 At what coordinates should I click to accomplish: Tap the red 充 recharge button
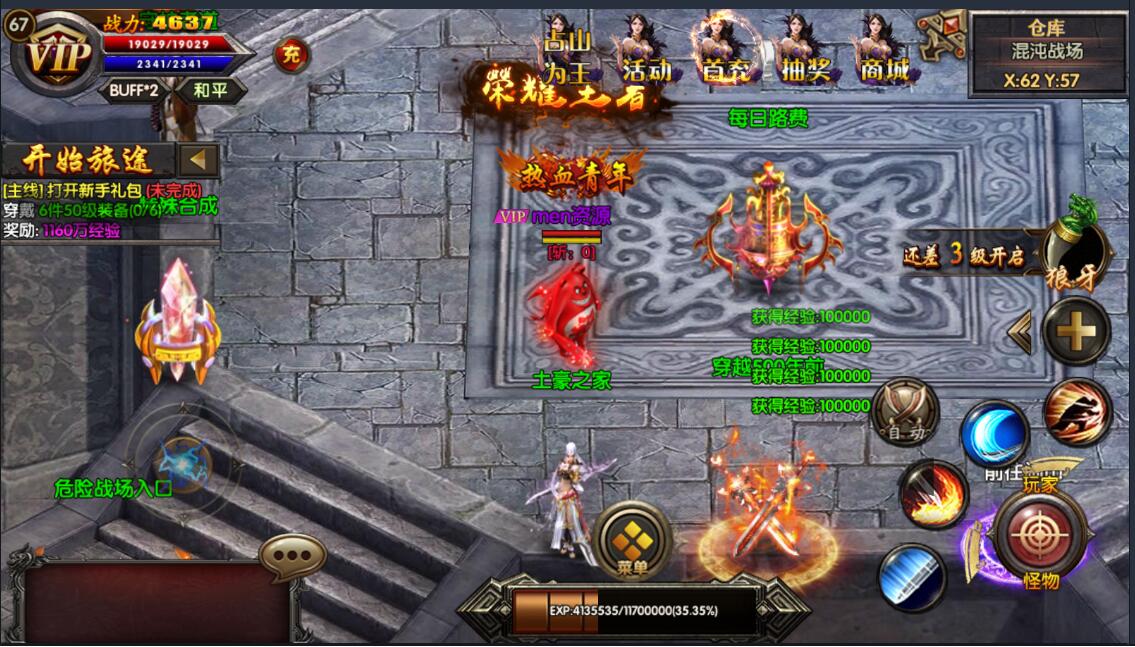(291, 54)
